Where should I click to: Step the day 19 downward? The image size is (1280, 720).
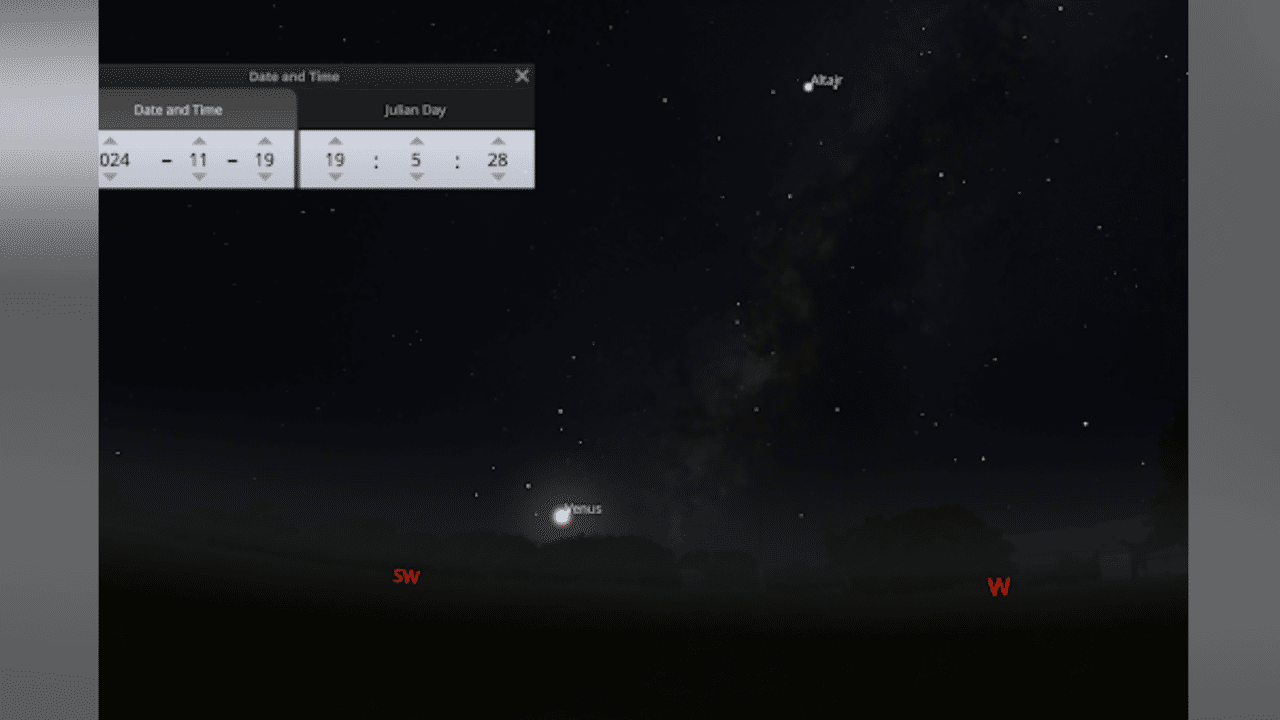pos(264,177)
